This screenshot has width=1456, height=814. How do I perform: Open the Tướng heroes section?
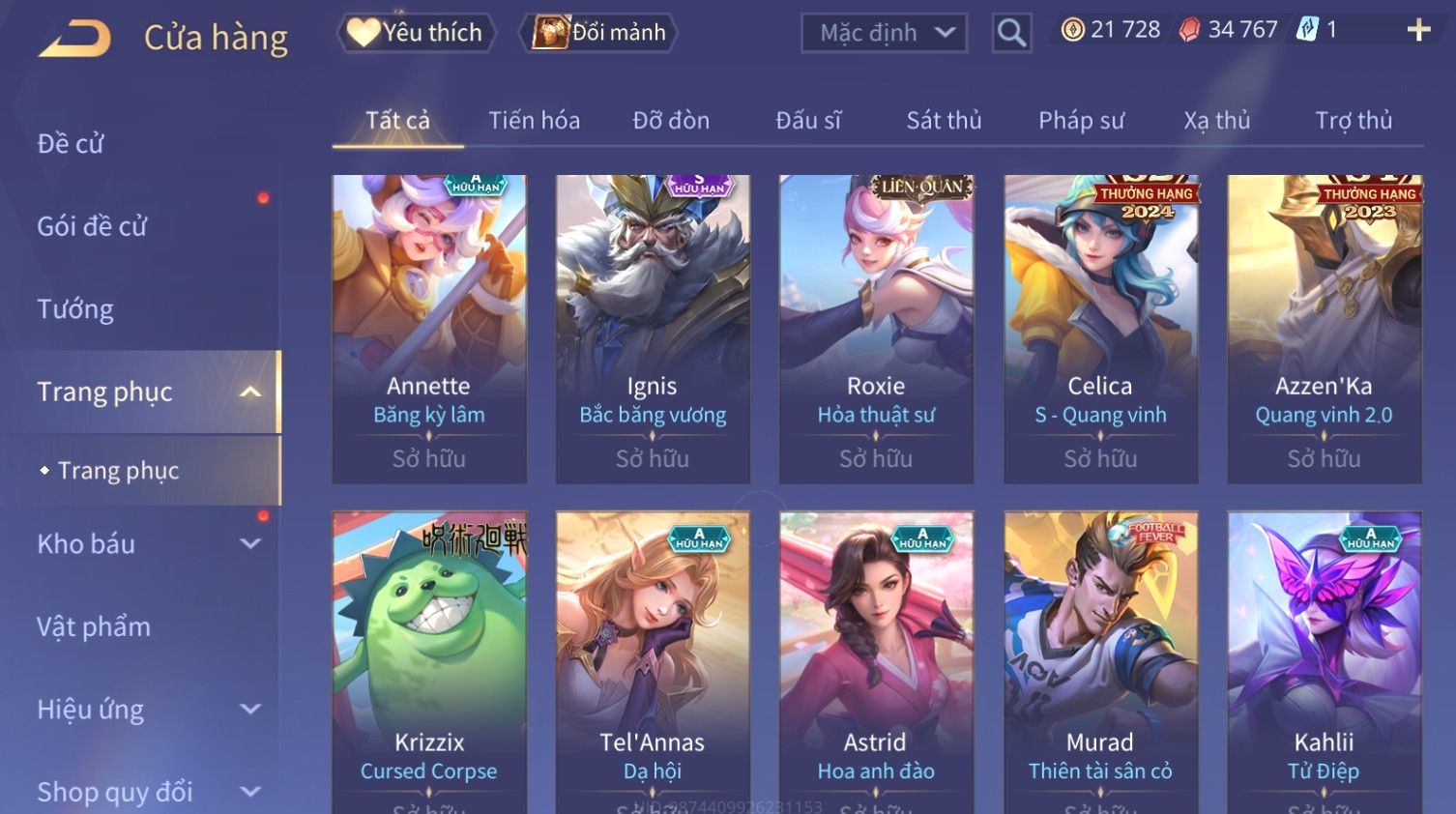75,309
